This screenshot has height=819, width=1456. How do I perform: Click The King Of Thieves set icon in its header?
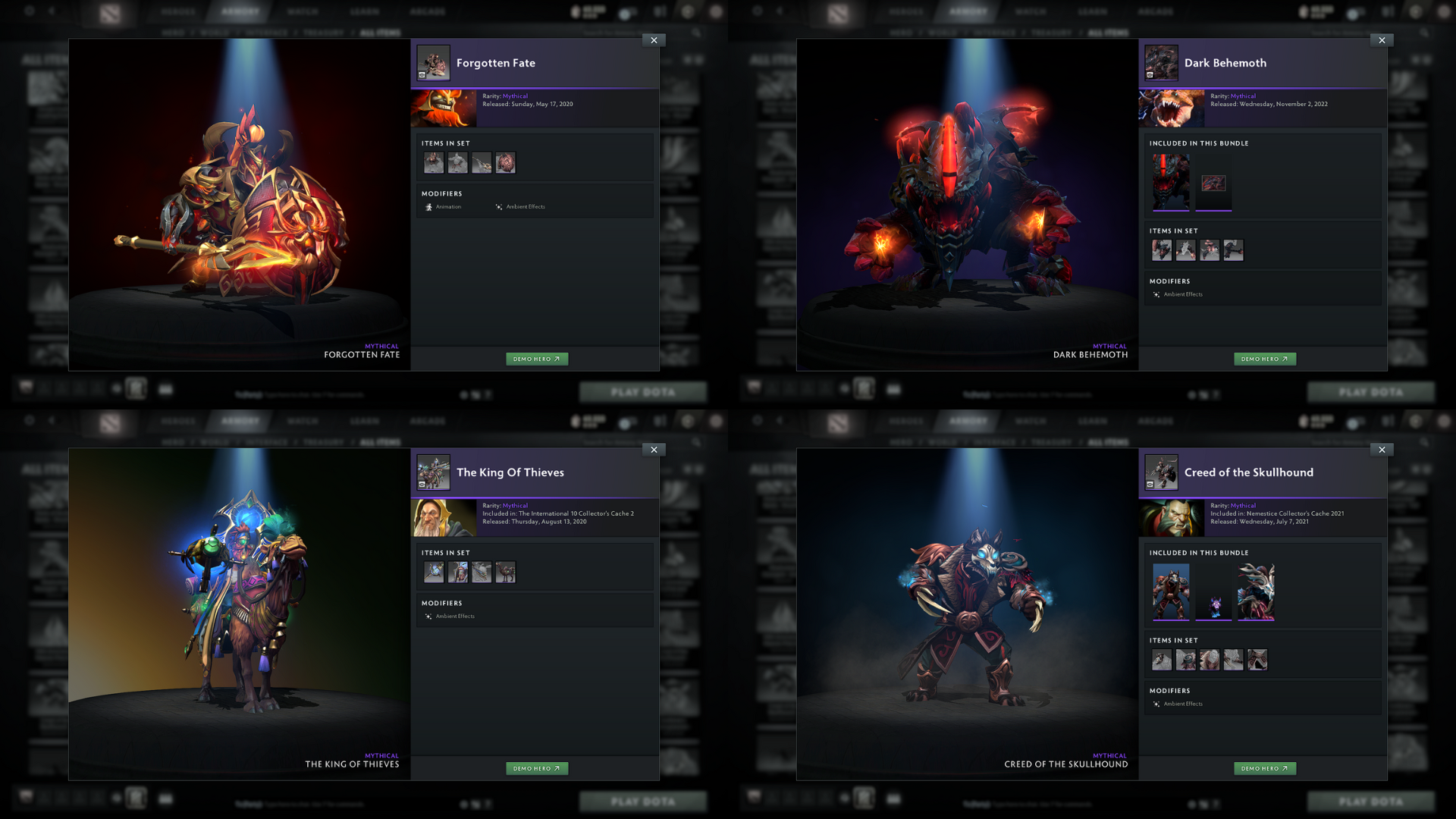(x=432, y=472)
